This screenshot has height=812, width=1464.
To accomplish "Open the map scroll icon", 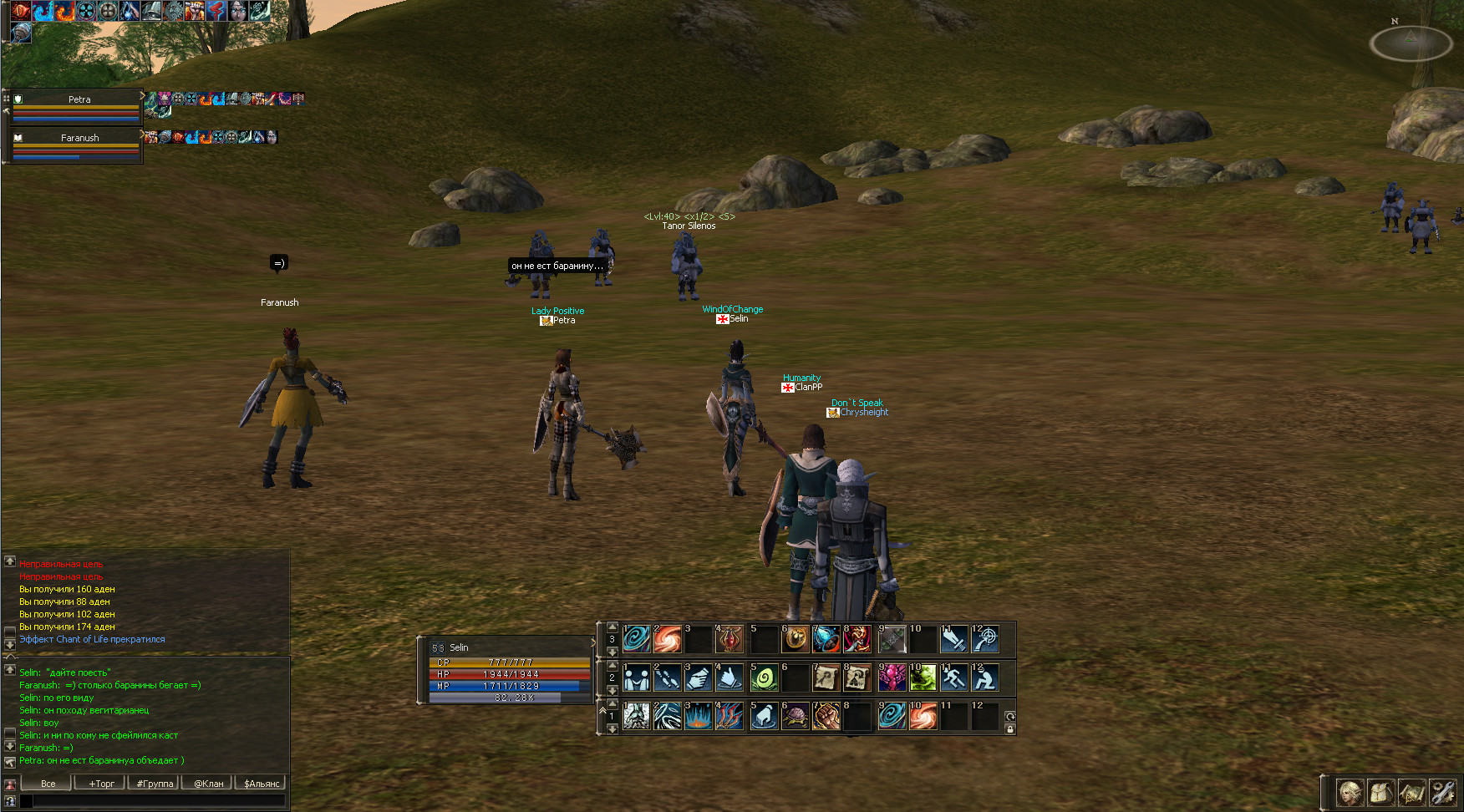I will point(1411,792).
